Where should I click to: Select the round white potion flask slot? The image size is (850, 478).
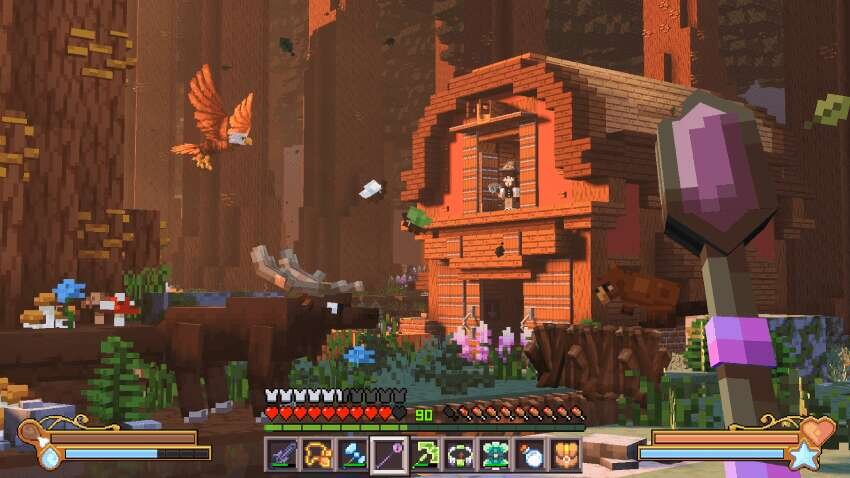coord(530,455)
